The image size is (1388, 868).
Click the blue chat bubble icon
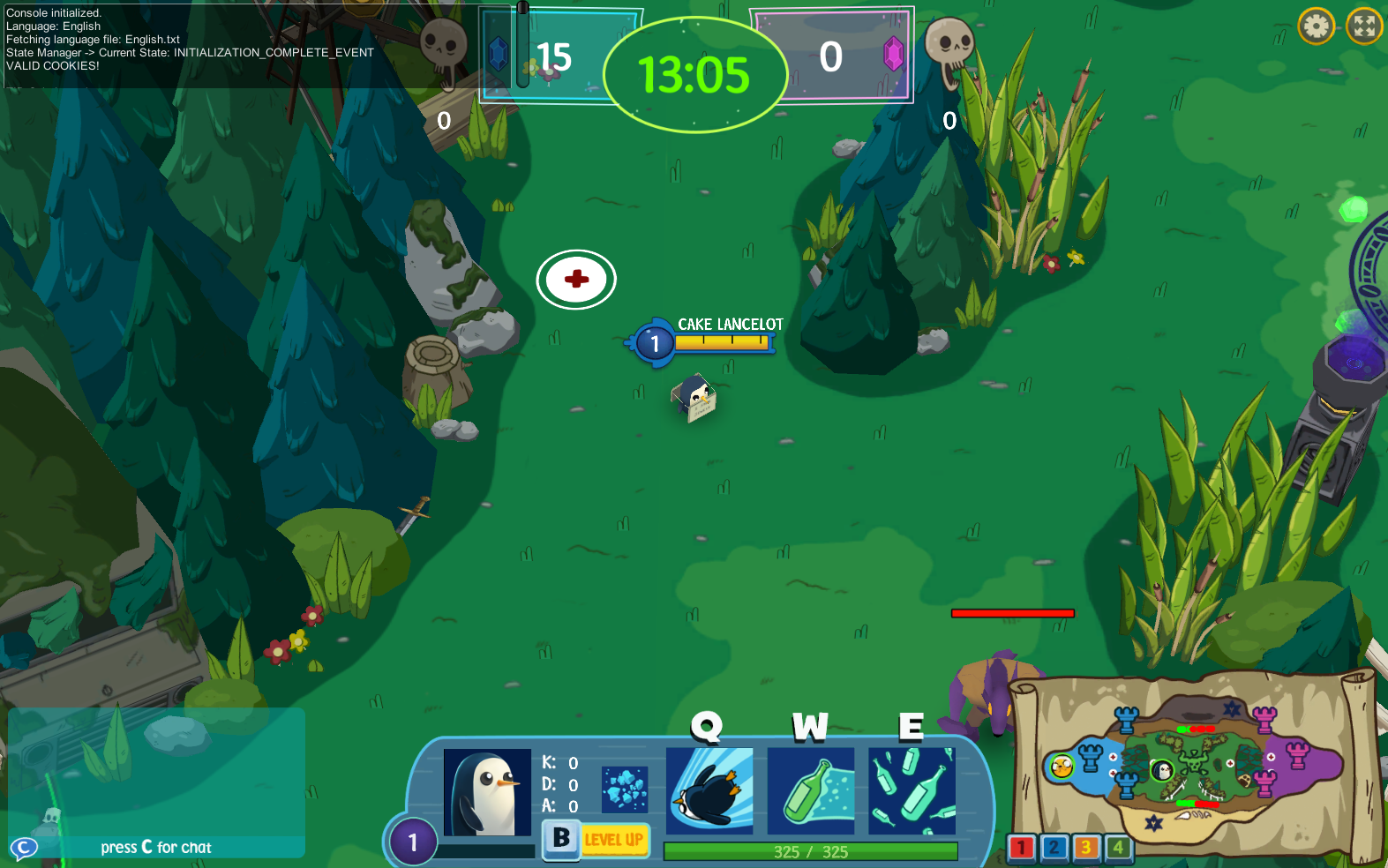(x=24, y=849)
